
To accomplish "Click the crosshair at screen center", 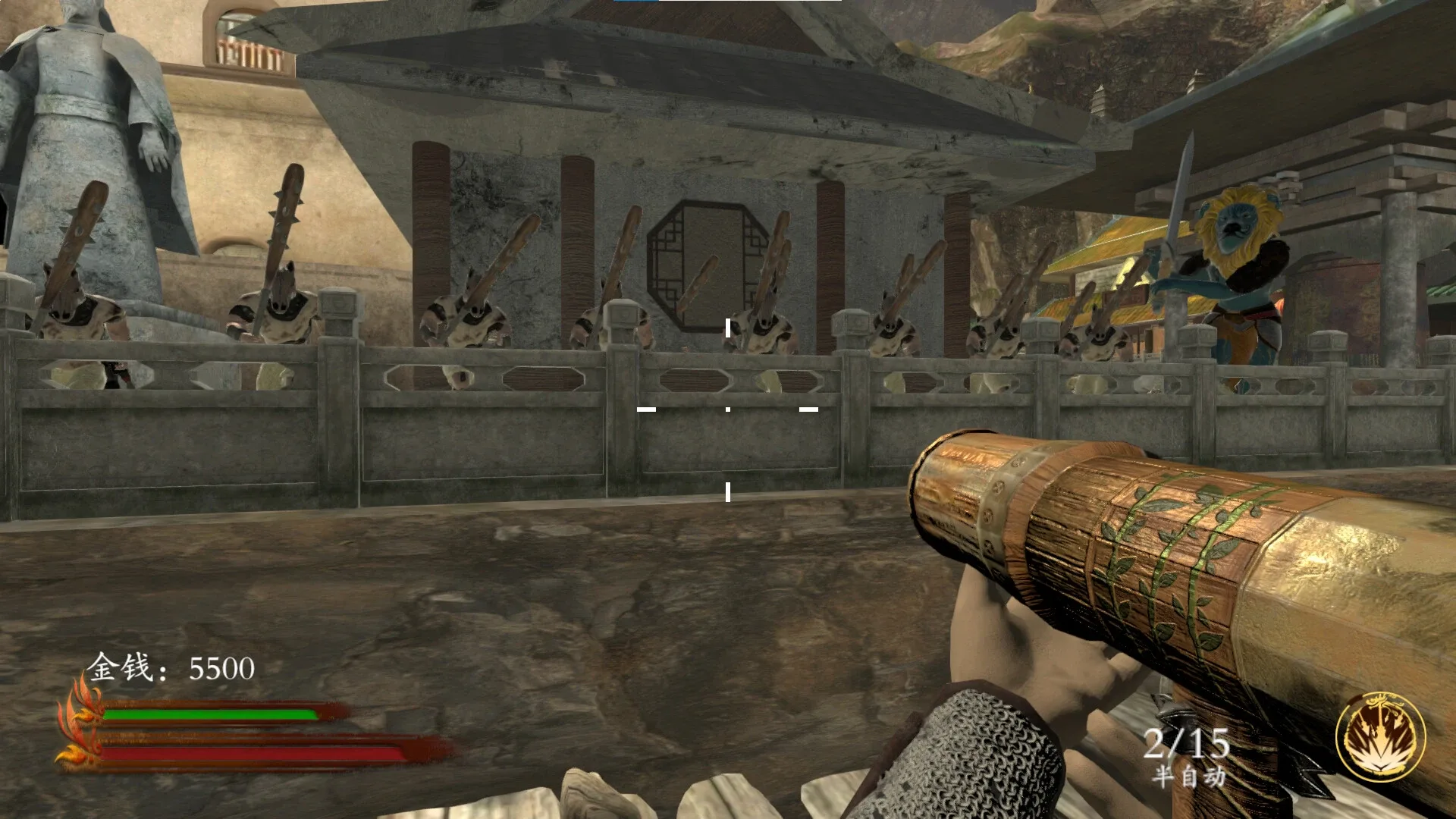I will (x=728, y=409).
